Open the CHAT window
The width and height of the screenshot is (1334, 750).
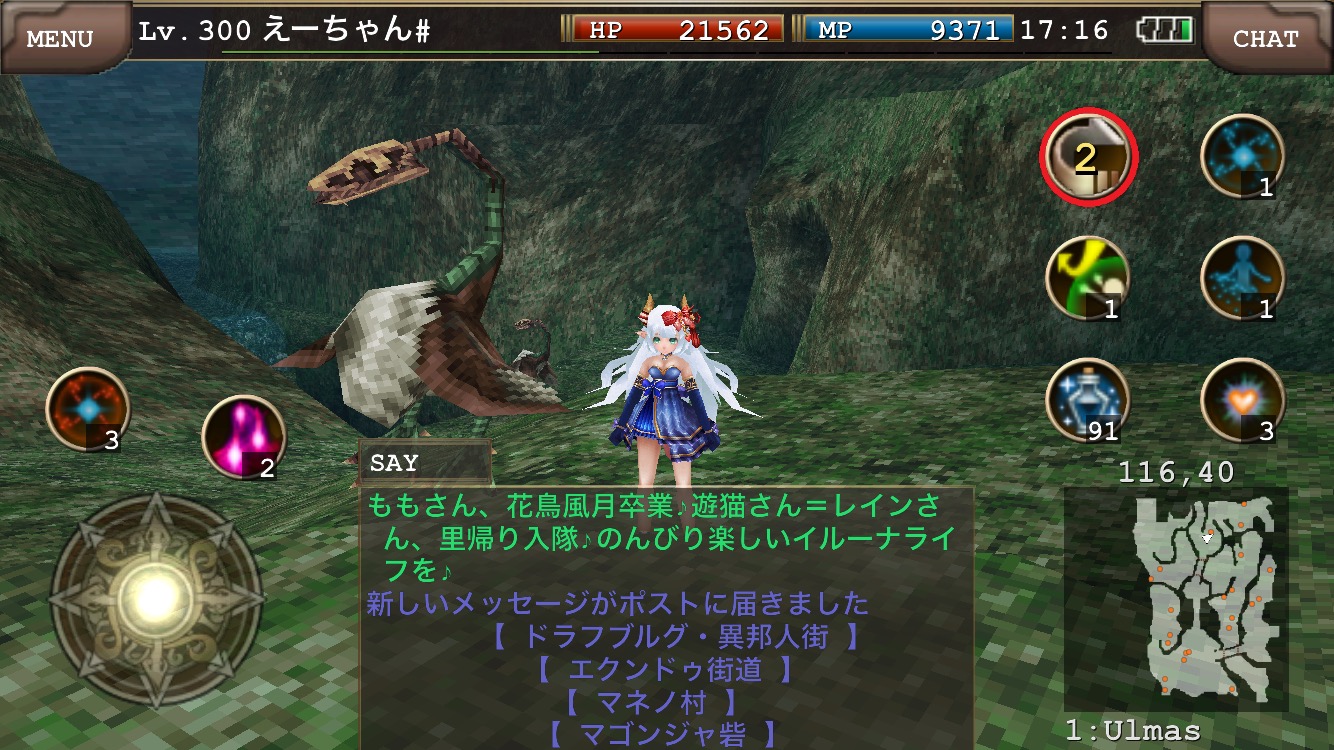[x=1267, y=38]
